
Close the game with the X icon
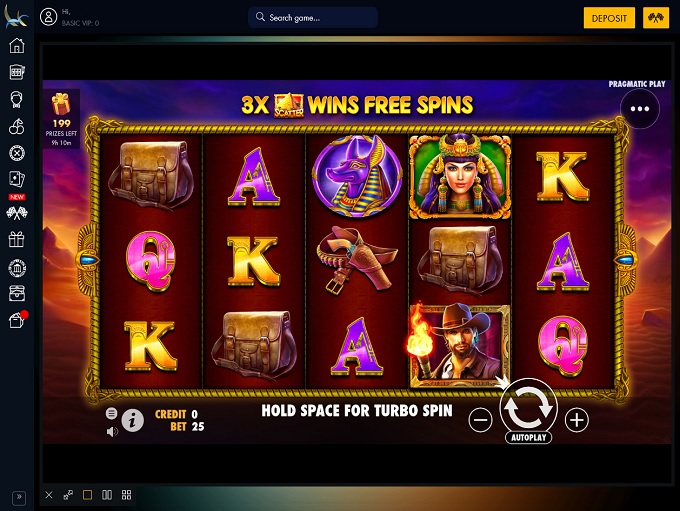[x=49, y=495]
